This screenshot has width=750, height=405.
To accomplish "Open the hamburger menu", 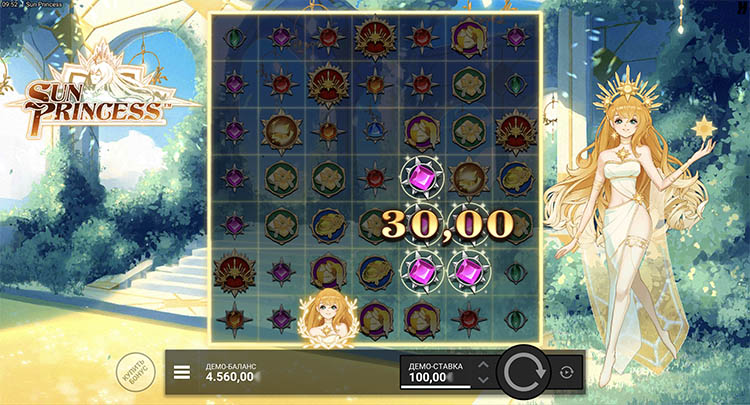I will [181, 372].
